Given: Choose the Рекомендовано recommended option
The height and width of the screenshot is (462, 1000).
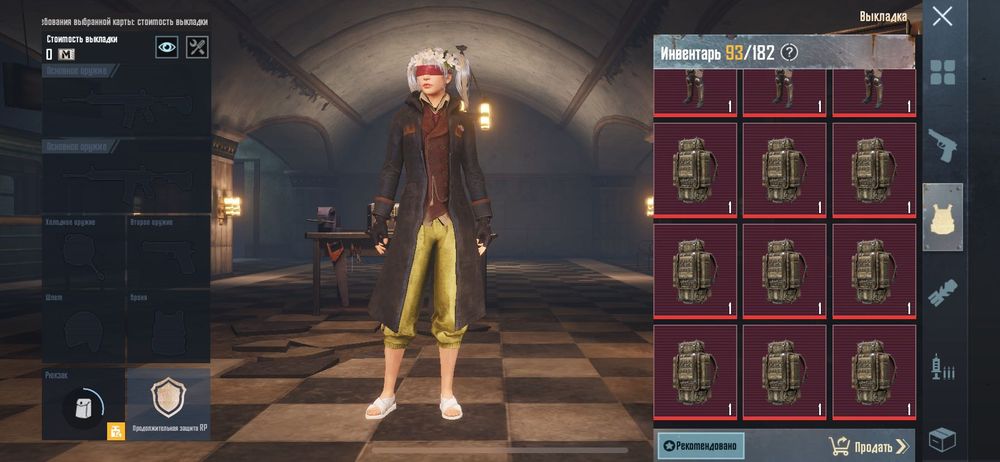Looking at the screenshot, I should pyautogui.click(x=700, y=446).
